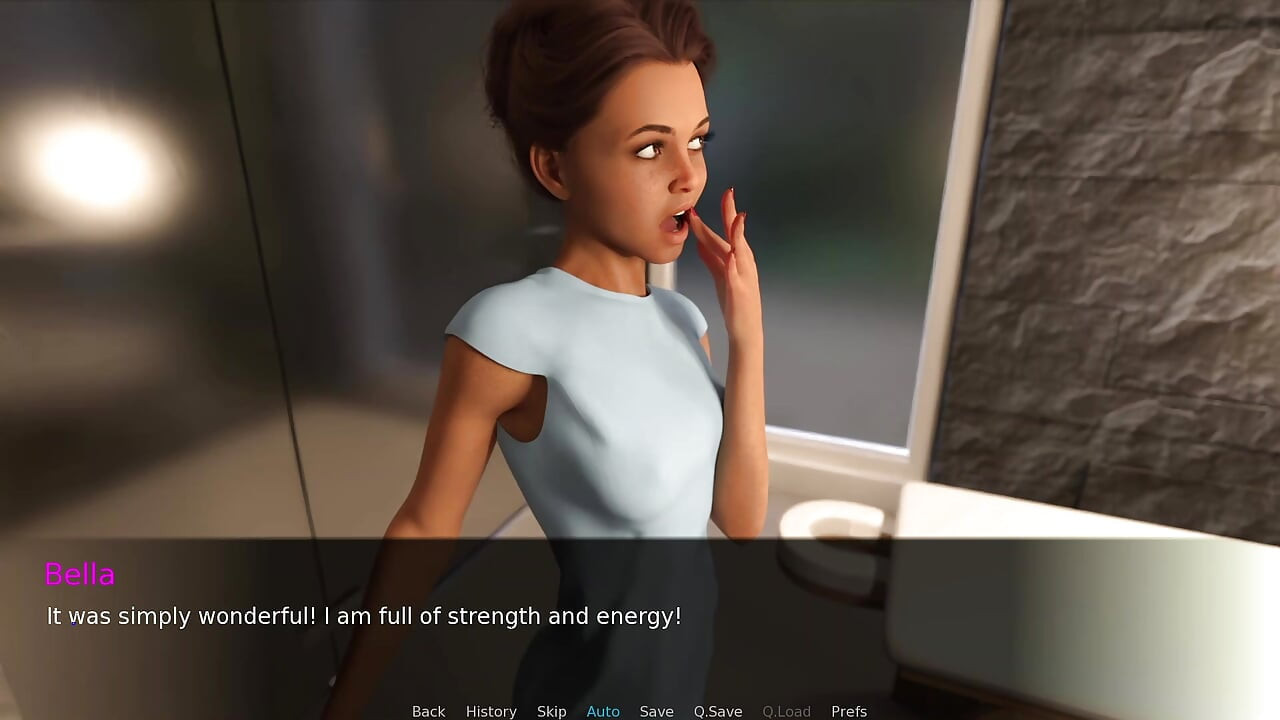This screenshot has height=720, width=1280.
Task: Click Back to rewind the dialogue
Action: [x=428, y=710]
